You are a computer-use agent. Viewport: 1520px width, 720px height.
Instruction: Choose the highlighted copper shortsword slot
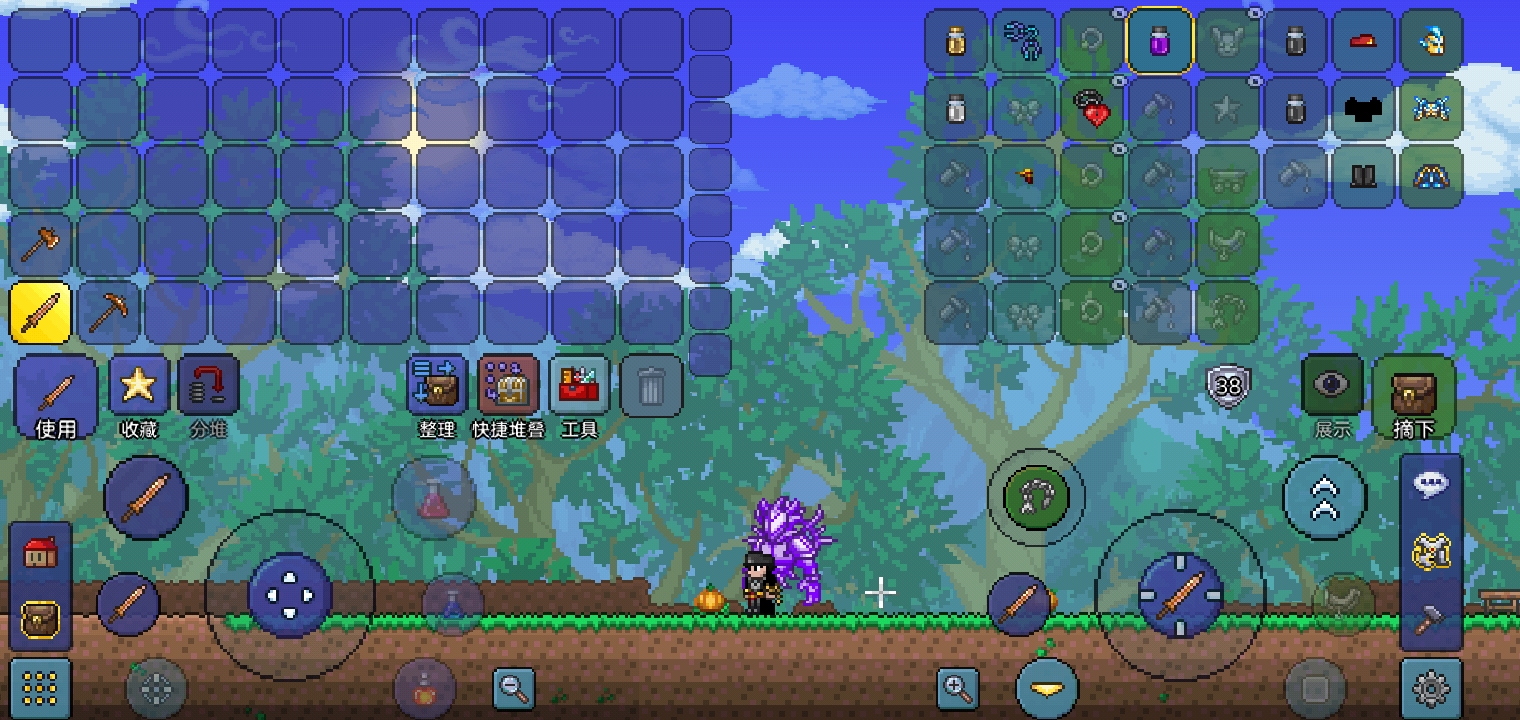40,313
